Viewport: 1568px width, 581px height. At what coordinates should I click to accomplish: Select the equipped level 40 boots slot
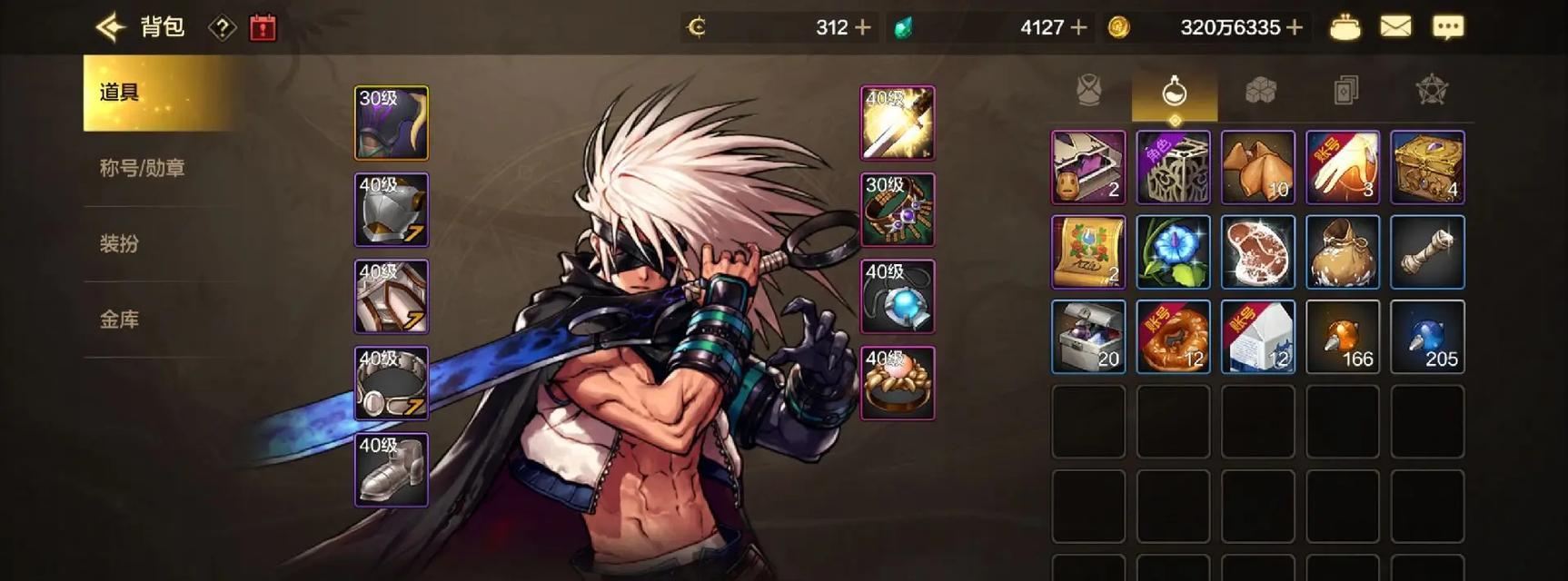(392, 470)
